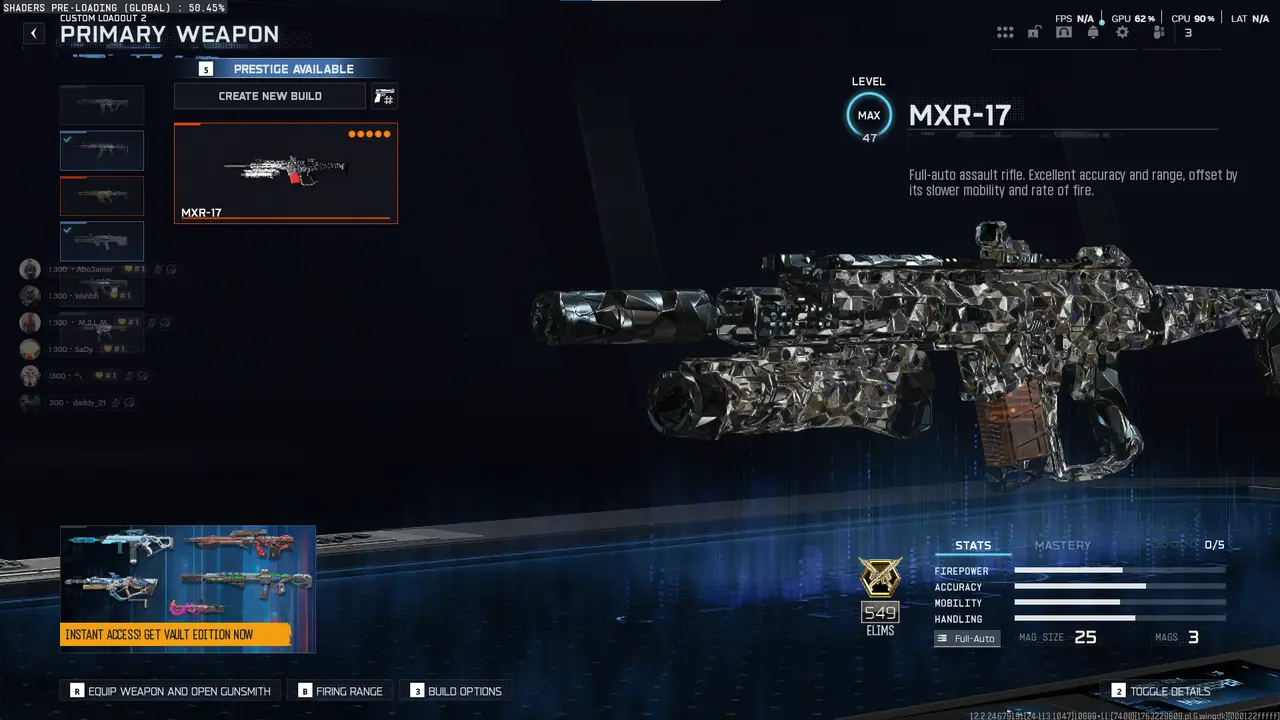
Task: Open the settings gear icon
Action: [1121, 32]
